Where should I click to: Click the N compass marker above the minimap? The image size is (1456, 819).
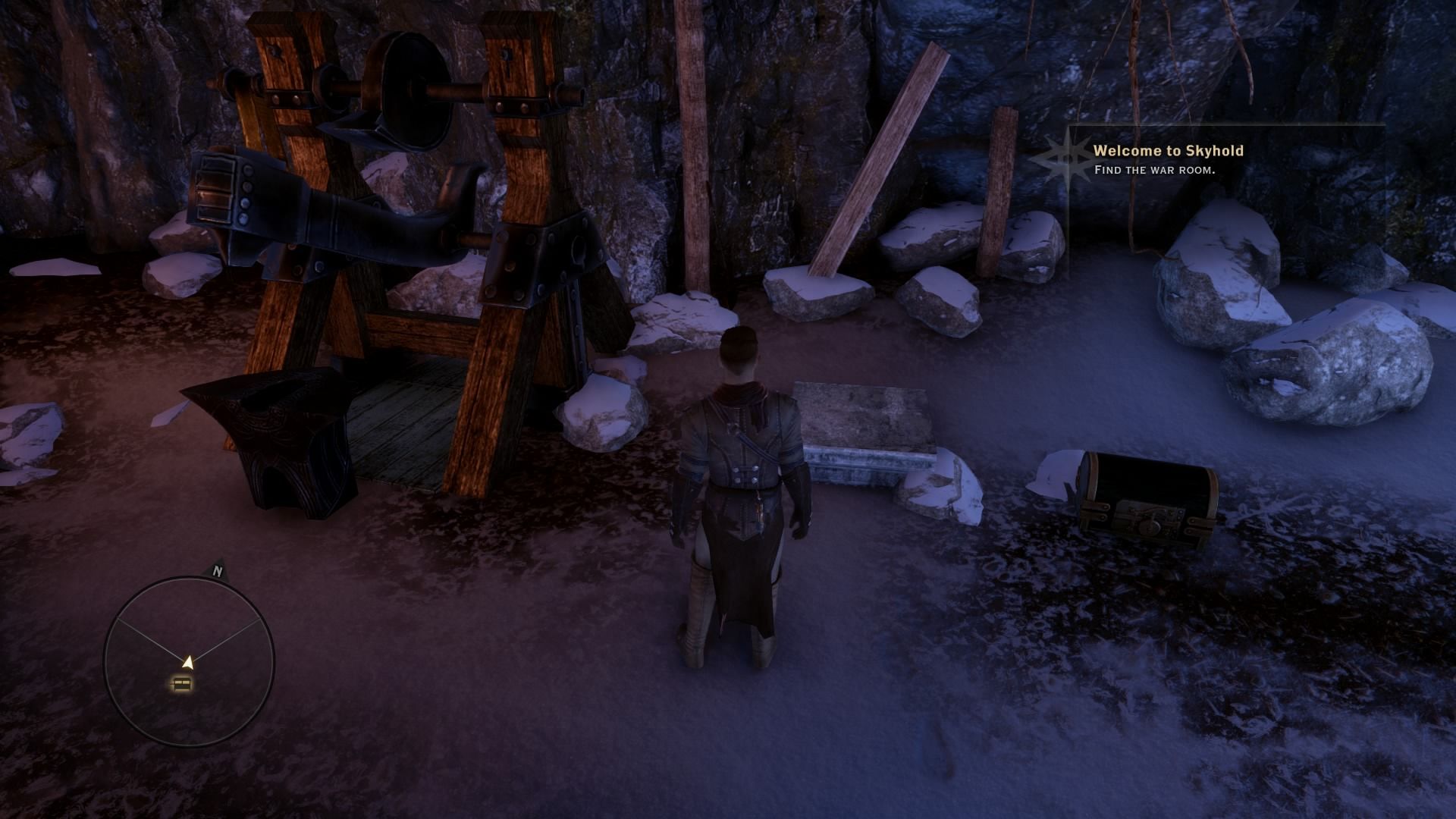tap(218, 571)
